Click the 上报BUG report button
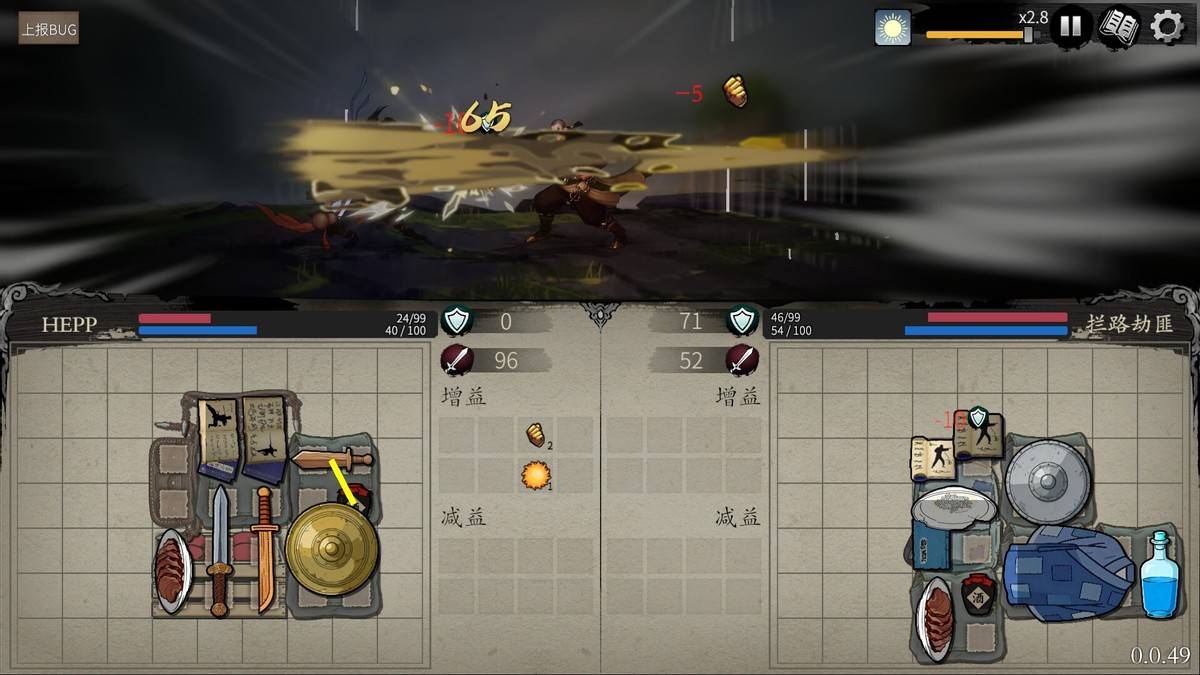The image size is (1200, 675). tap(48, 28)
